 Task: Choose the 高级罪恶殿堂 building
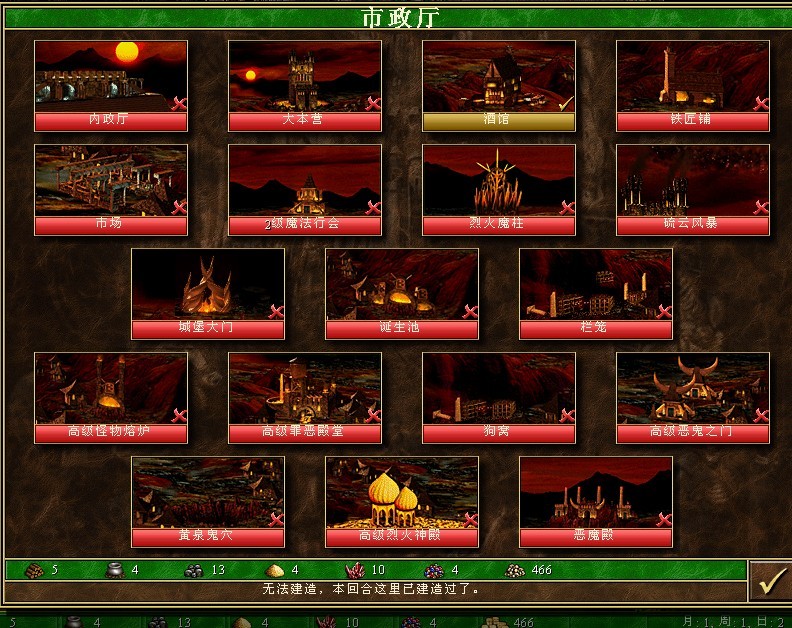[305, 398]
